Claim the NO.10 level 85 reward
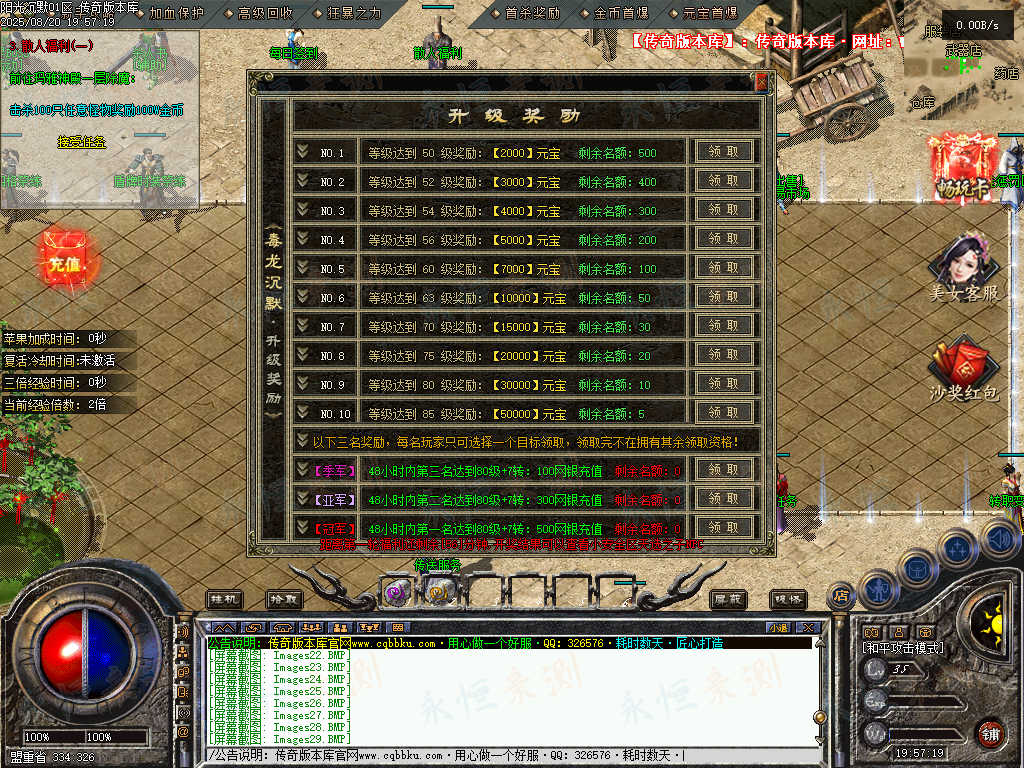Screen dimensions: 1024x768 coord(724,412)
